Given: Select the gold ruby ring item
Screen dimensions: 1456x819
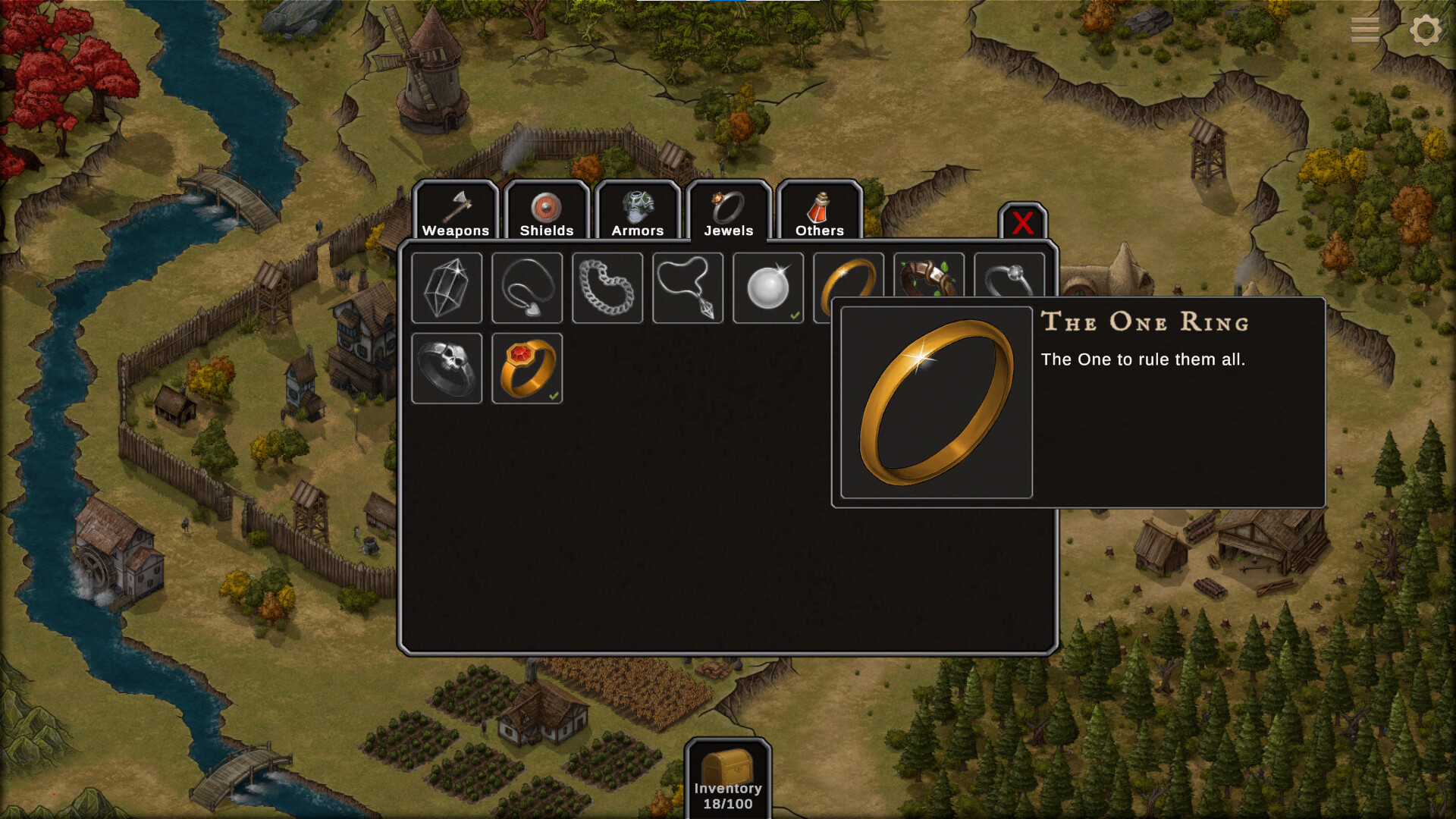Looking at the screenshot, I should [x=527, y=369].
